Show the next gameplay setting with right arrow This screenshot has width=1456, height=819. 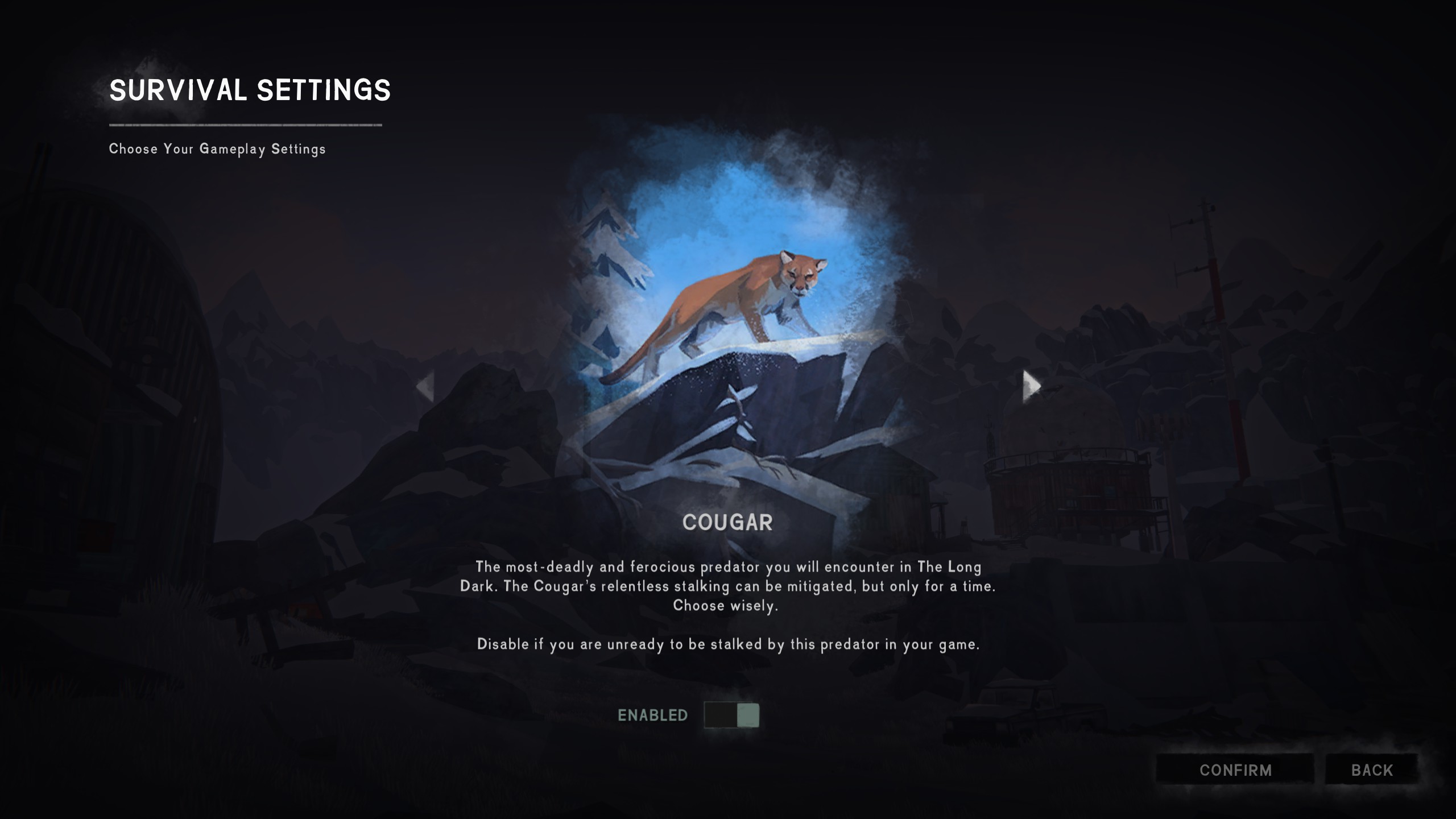pos(1031,386)
